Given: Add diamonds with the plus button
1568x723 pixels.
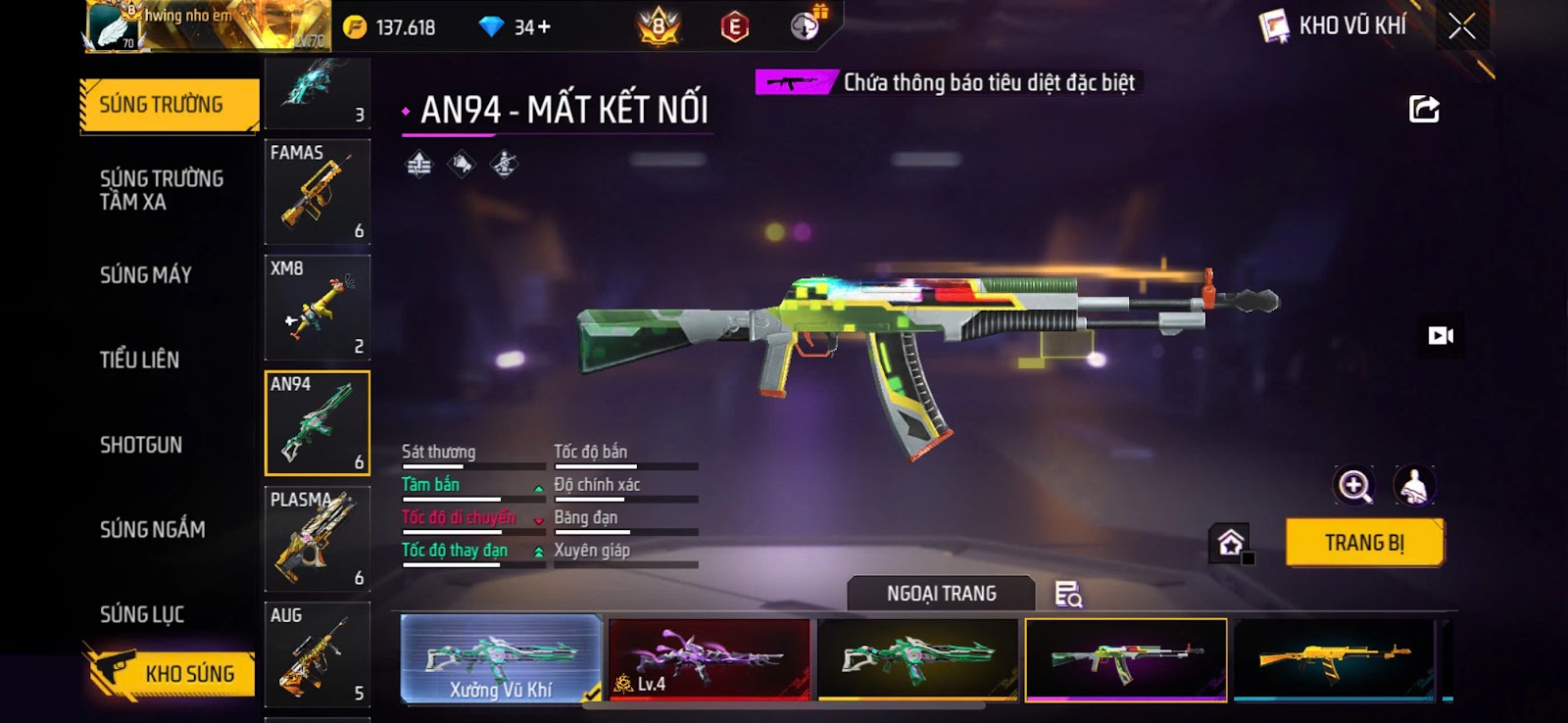Looking at the screenshot, I should click(544, 27).
